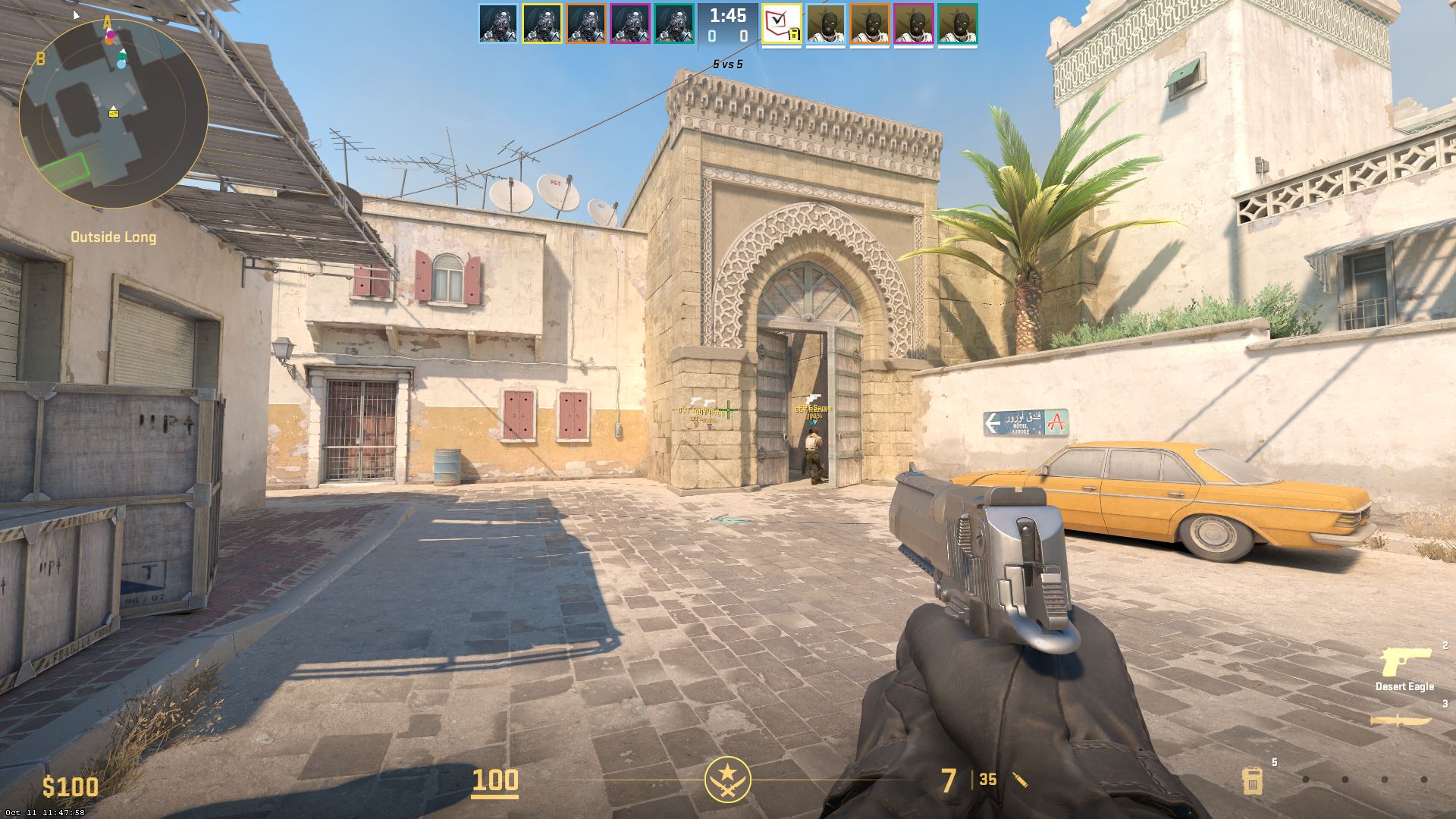Viewport: 1456px width, 819px height.
Task: Switch to the knife weapon slot
Action: [1400, 720]
